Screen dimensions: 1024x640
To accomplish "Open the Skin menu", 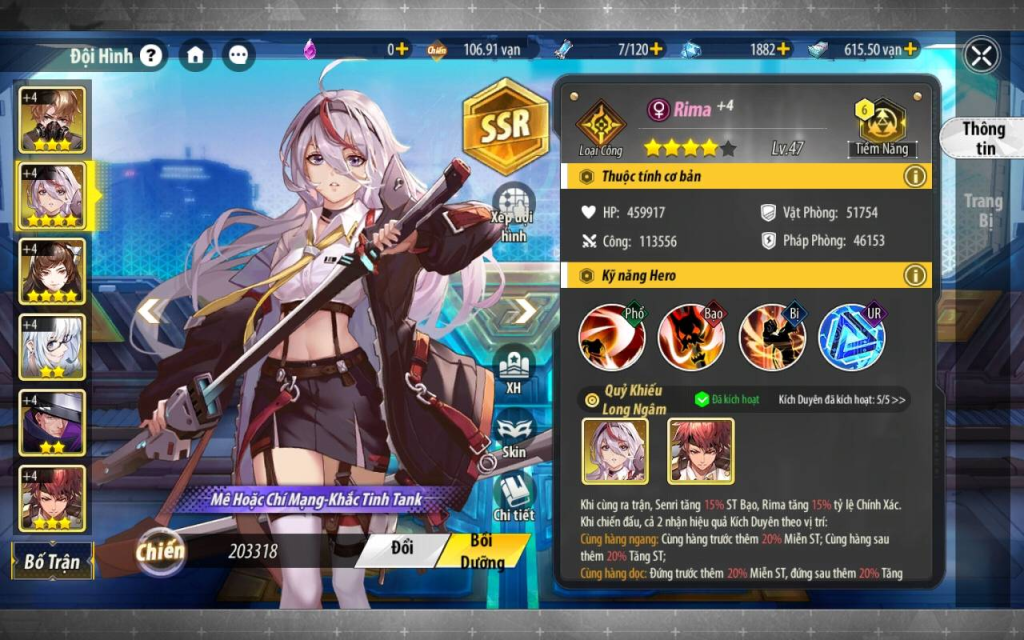I will click(514, 437).
